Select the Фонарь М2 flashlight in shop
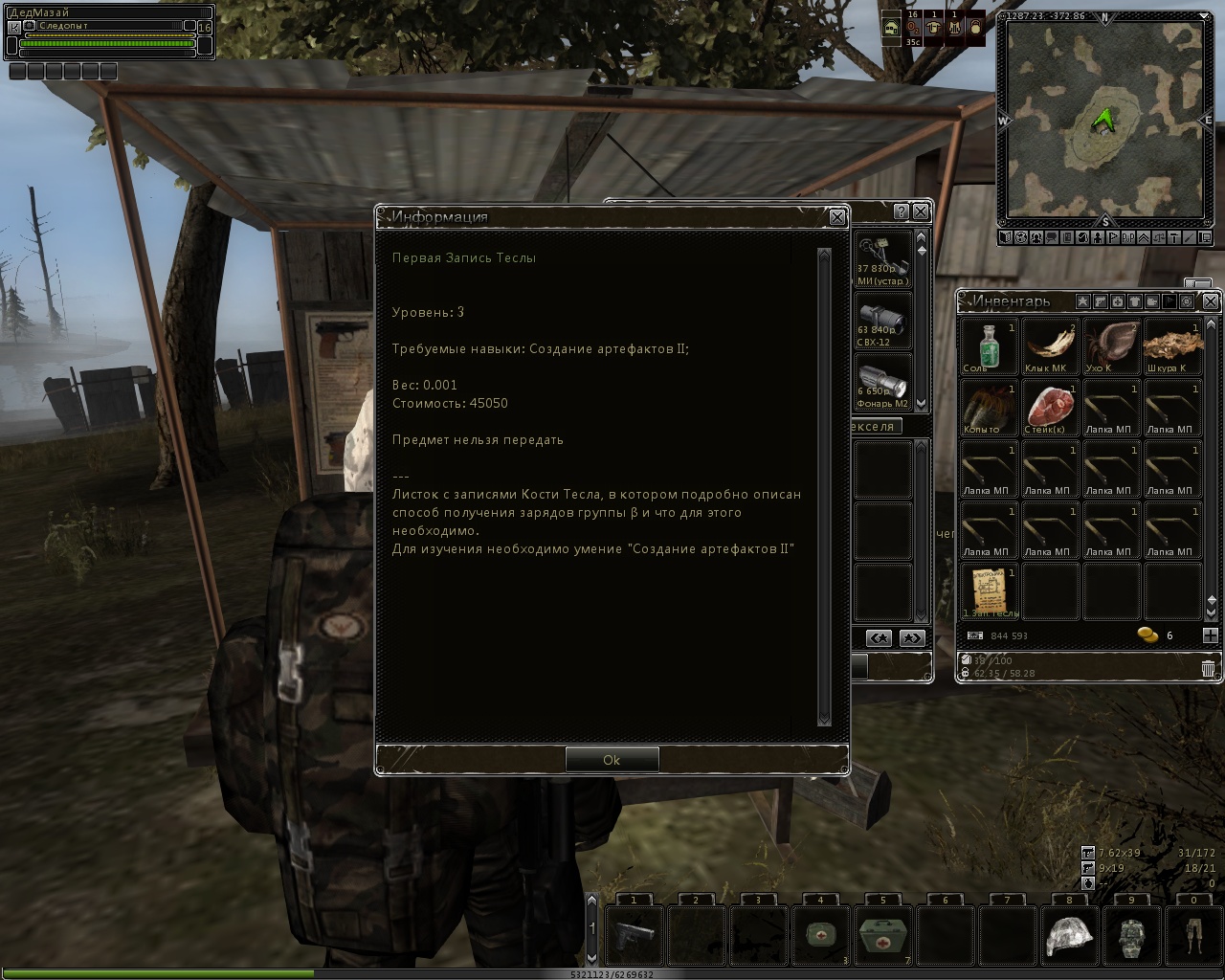Image resolution: width=1225 pixels, height=980 pixels. (x=880, y=382)
